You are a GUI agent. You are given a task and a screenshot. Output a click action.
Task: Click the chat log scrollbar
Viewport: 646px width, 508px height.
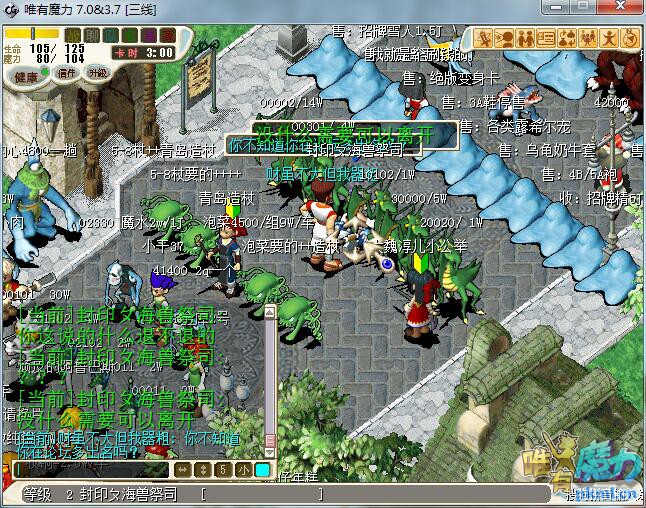point(270,380)
